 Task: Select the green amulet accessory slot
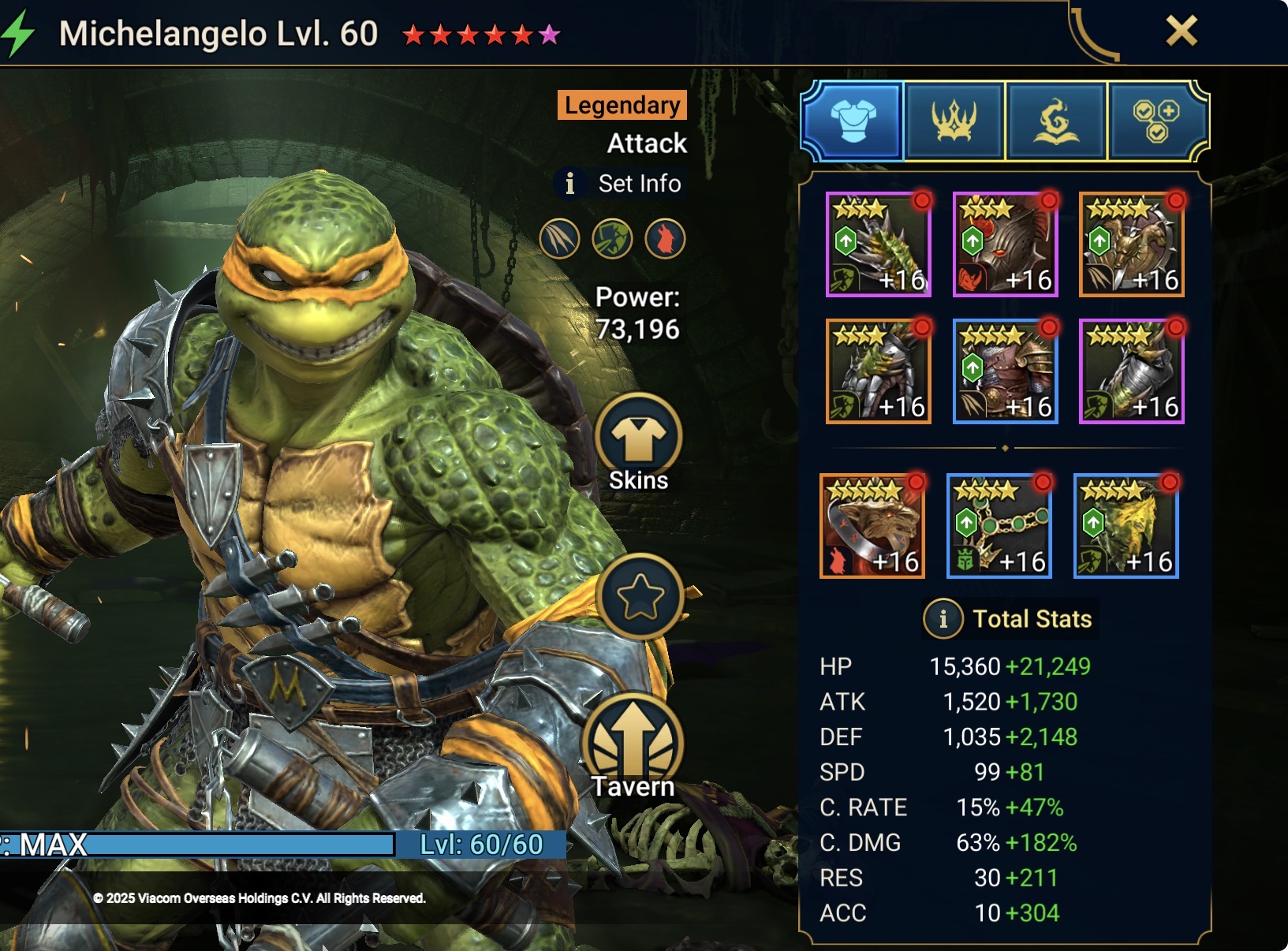click(x=999, y=526)
